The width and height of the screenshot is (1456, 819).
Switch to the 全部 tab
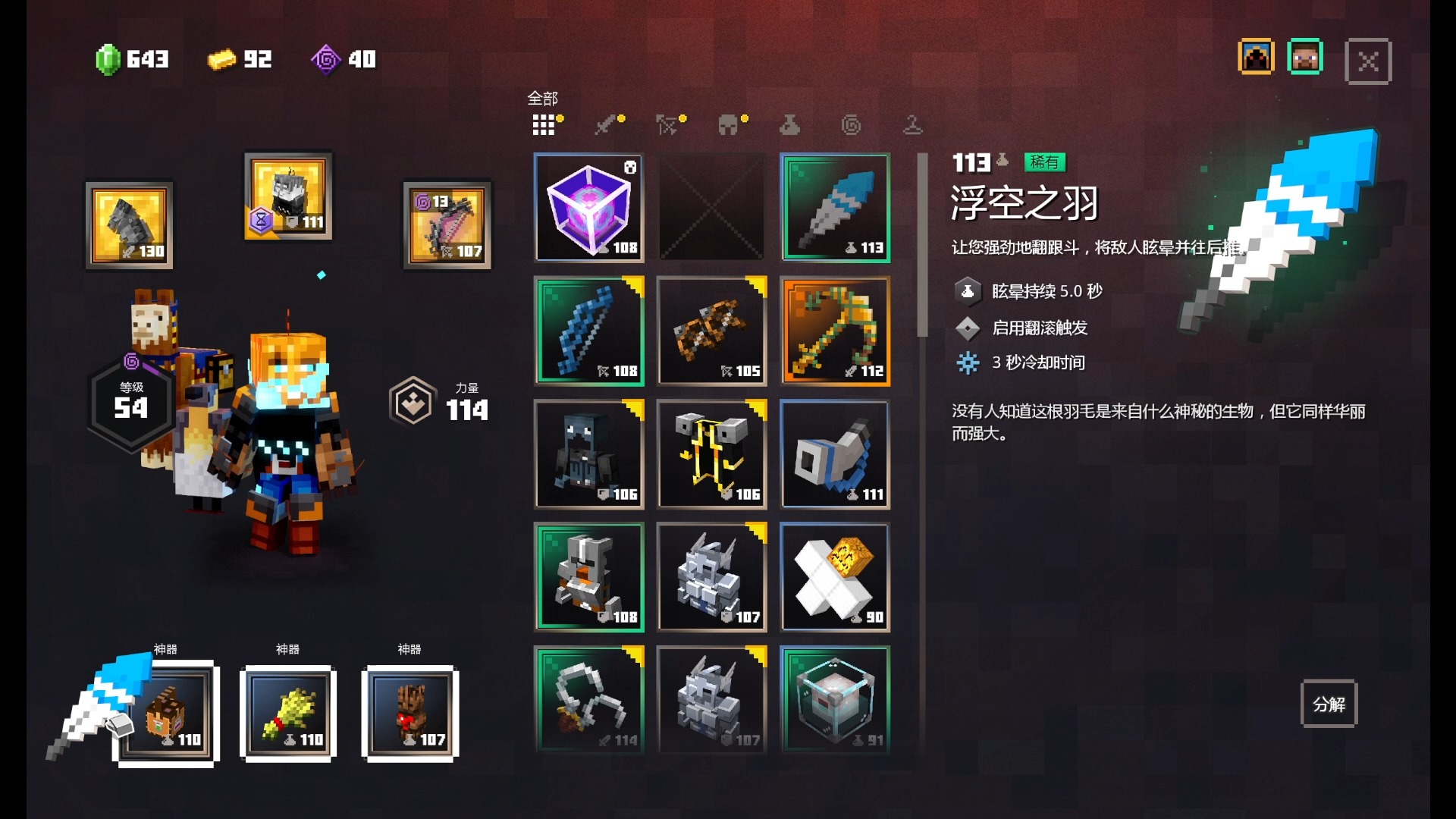pyautogui.click(x=543, y=99)
